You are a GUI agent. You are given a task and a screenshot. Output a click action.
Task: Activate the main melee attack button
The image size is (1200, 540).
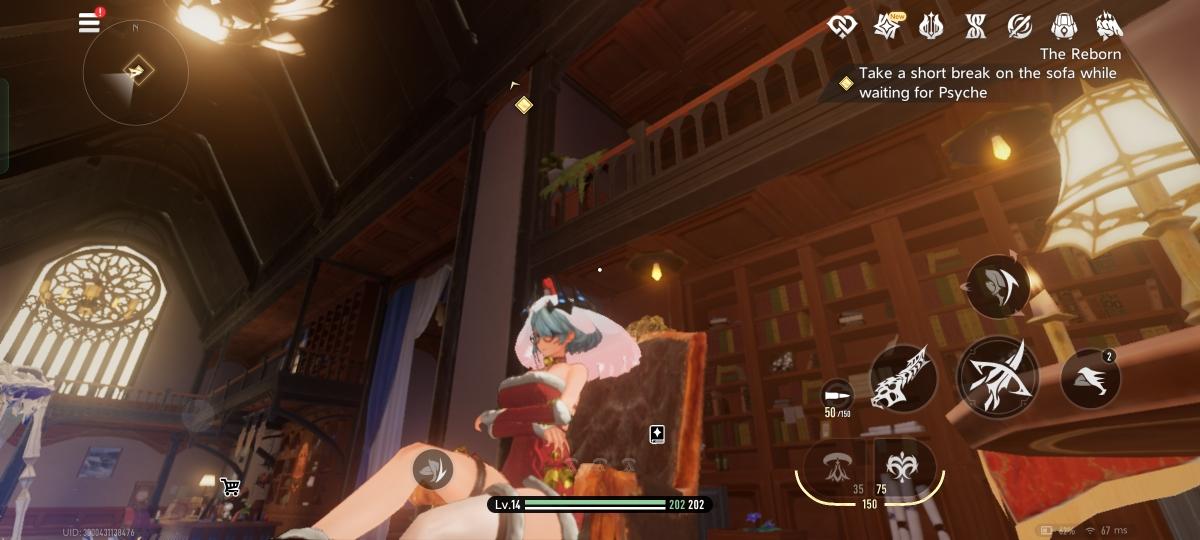[996, 376]
